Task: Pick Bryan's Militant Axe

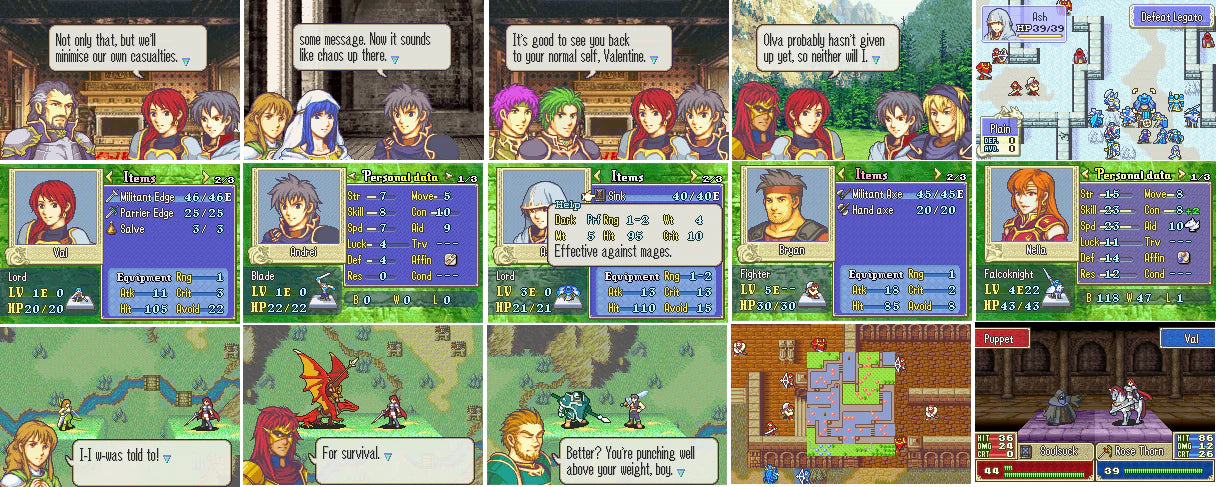Action: click(898, 194)
